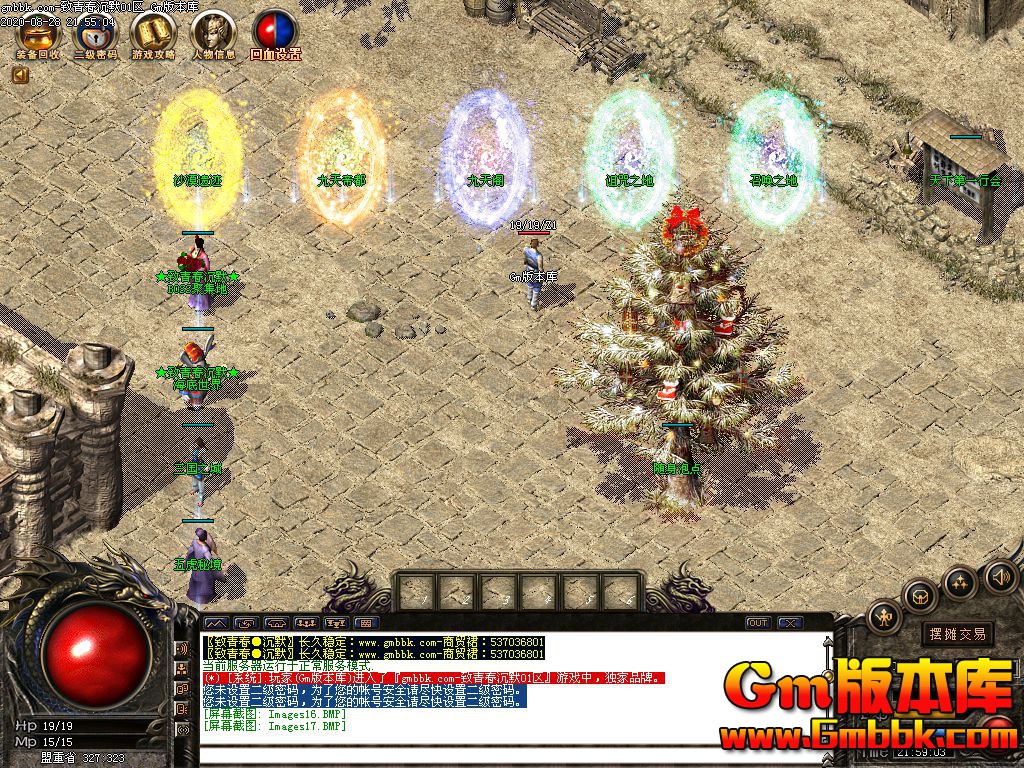Click the X button beside OUT
The height and width of the screenshot is (768, 1024).
(790, 623)
